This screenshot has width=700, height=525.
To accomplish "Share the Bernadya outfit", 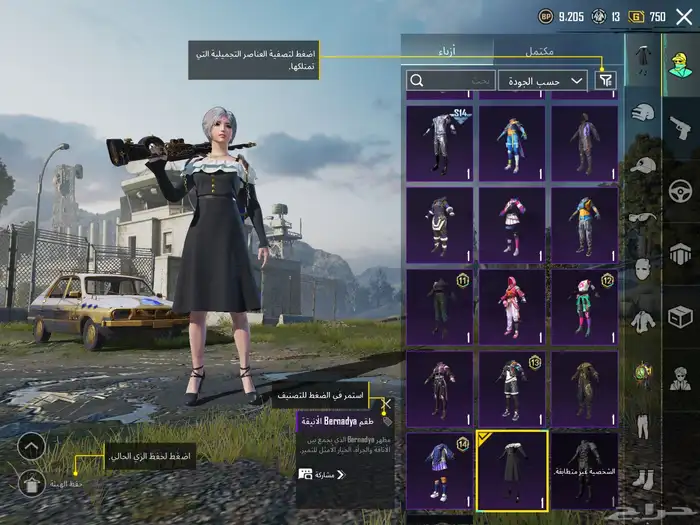I will pyautogui.click(x=322, y=474).
